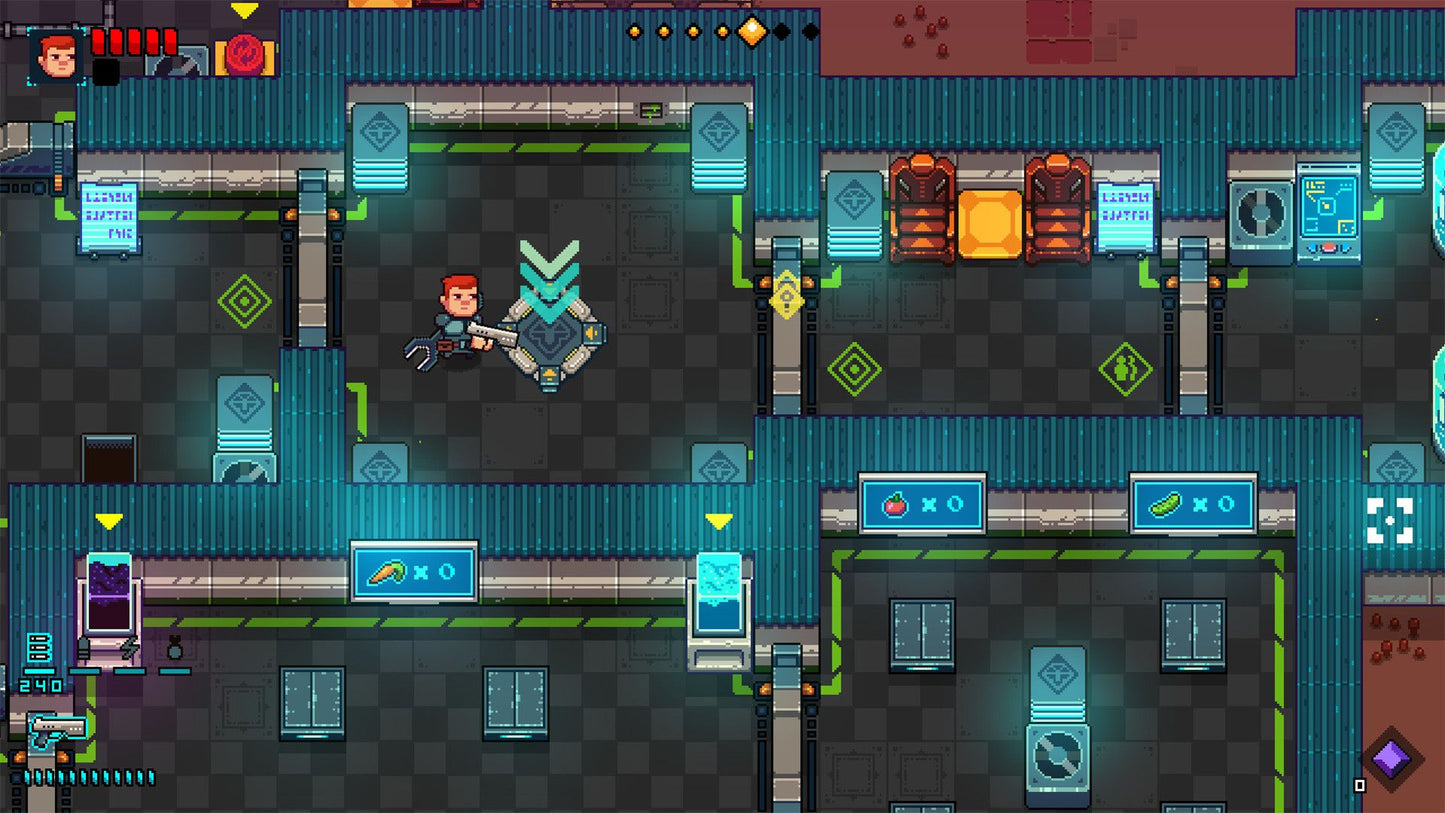Screen dimensions: 1445x813
Task: Select the red spin-ability icon next to the portrait
Action: click(x=245, y=54)
